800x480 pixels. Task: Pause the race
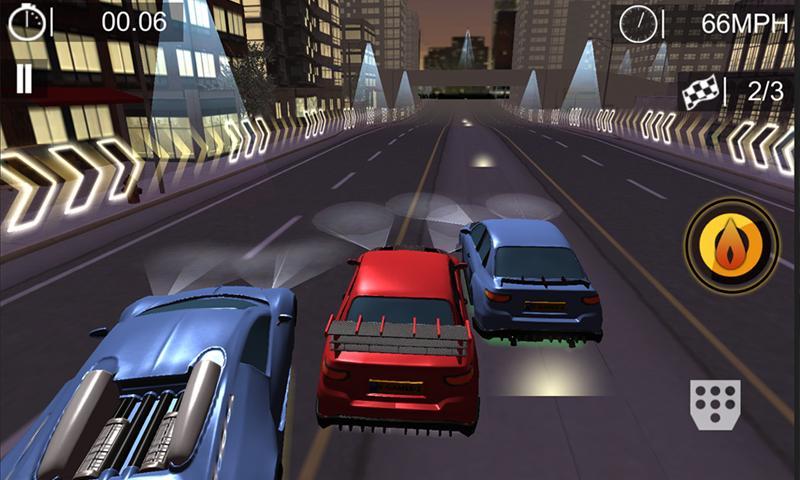click(x=23, y=79)
